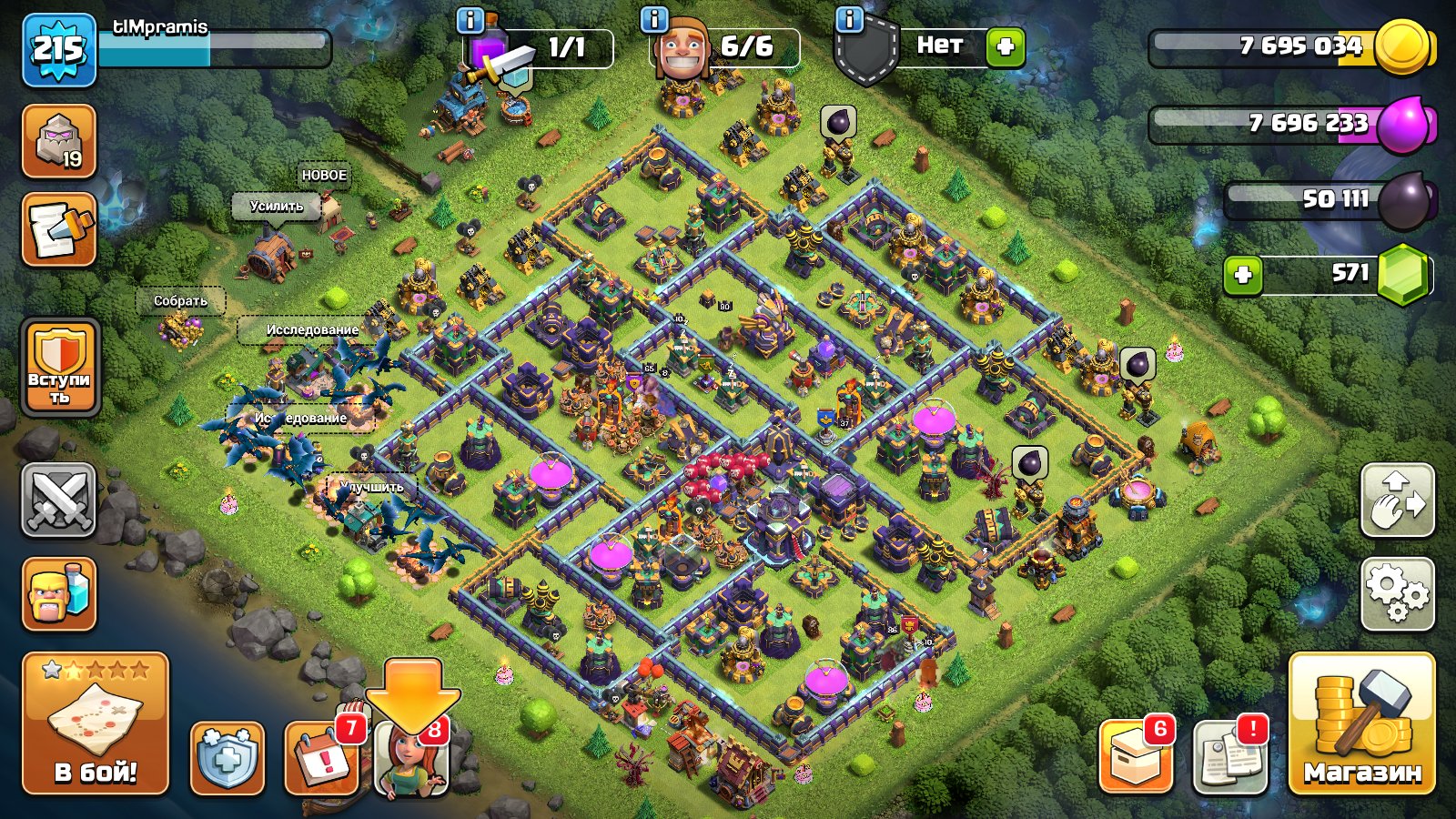The width and height of the screenshot is (1456, 819).
Task: Select the crossed swords friendly challenge icon
Action: (58, 501)
